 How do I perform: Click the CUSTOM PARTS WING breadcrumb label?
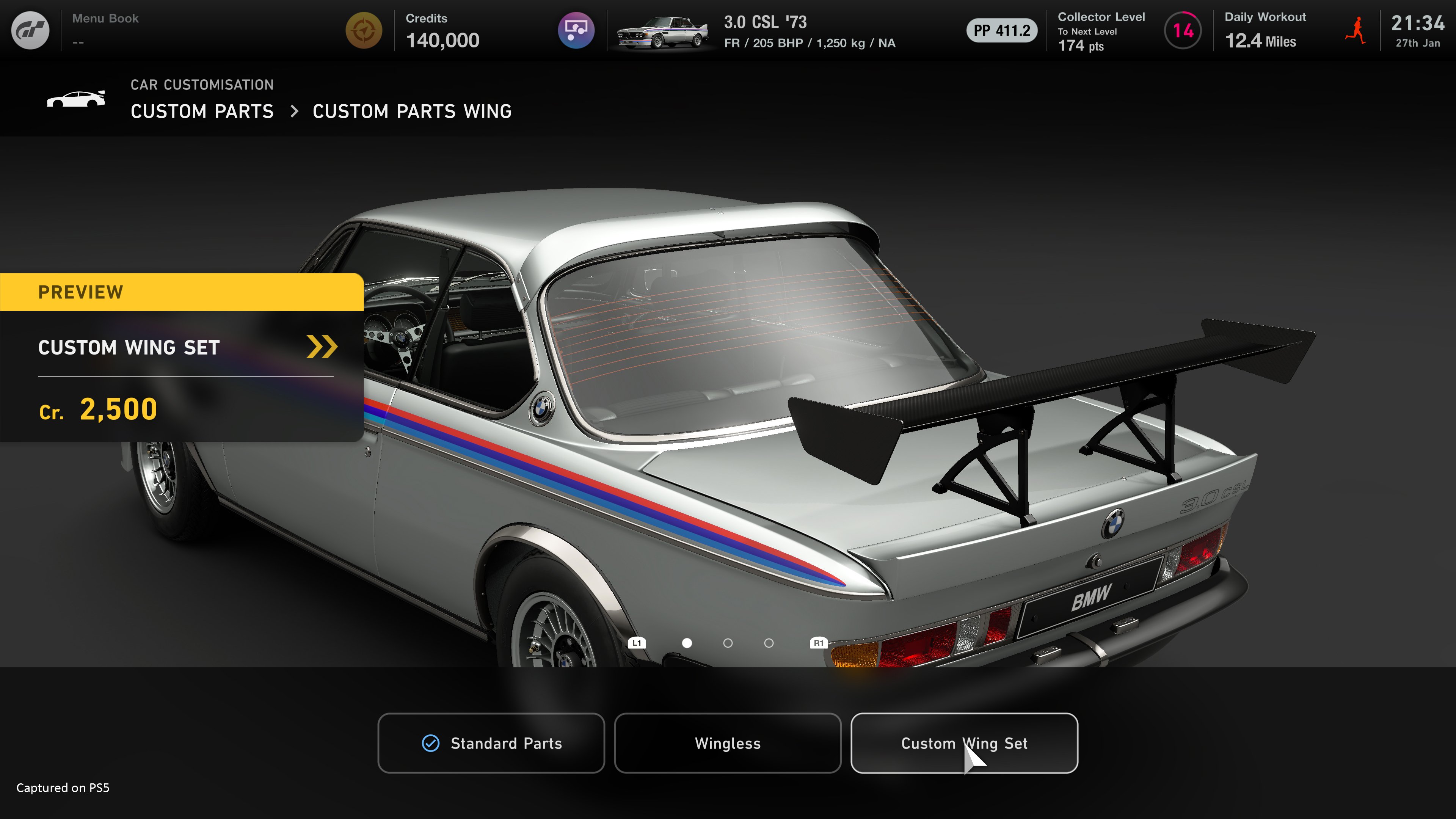pyautogui.click(x=412, y=111)
